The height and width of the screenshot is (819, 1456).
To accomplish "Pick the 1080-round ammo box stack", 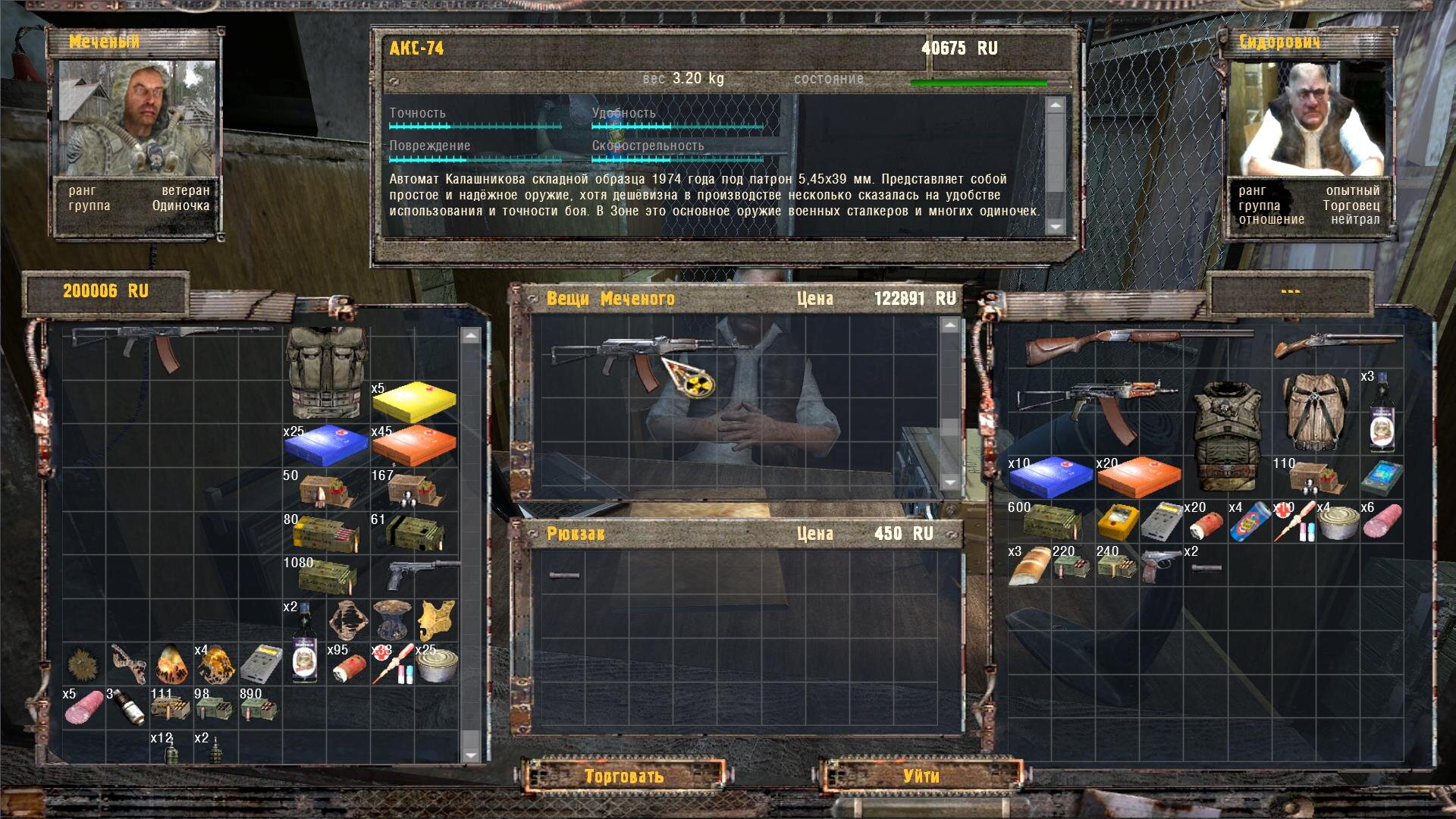I will [326, 576].
